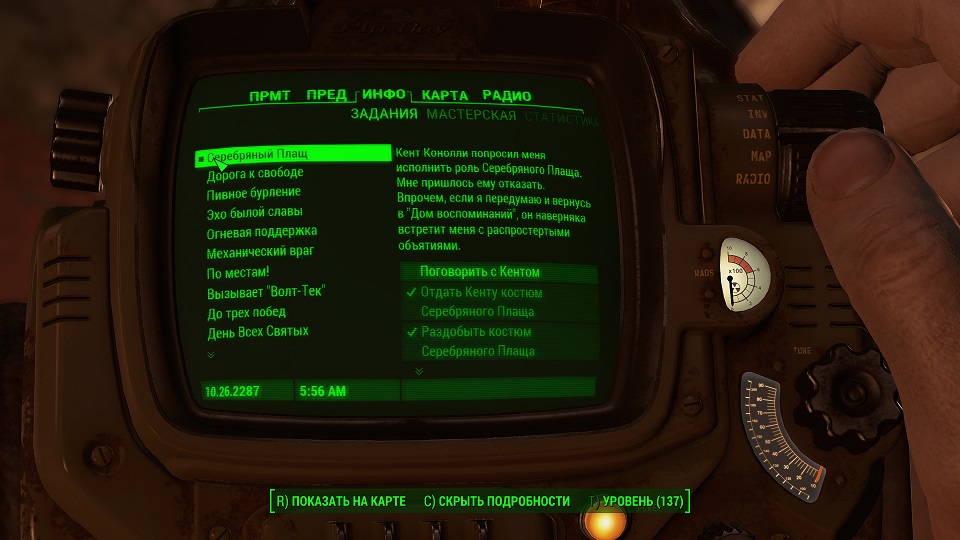This screenshot has width=960, height=540.
Task: Select the ЗАДАНИЯ sub-tab
Action: click(x=384, y=115)
